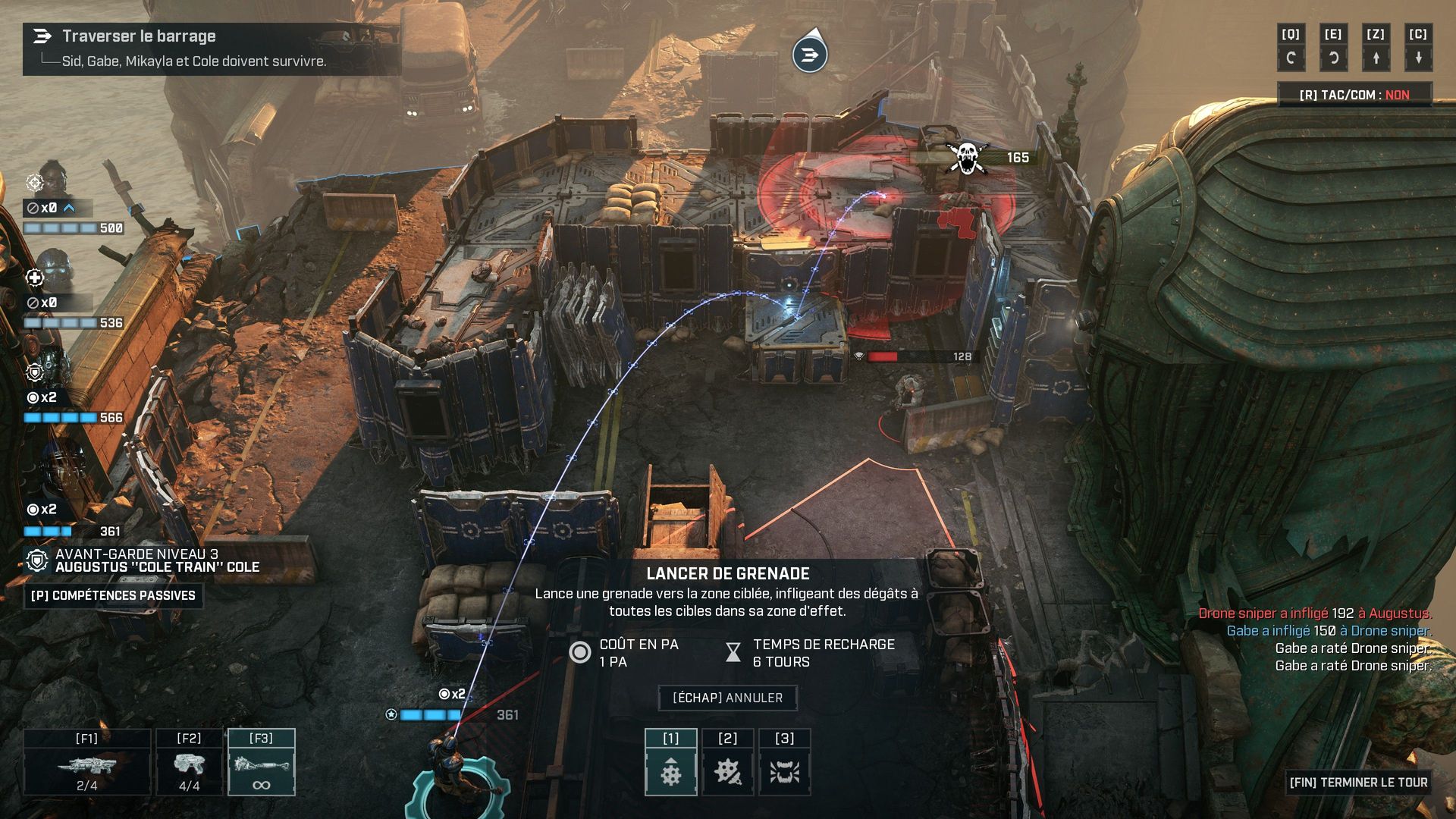This screenshot has width=1456, height=819.
Task: Open the Traverser le barrage objective tracker
Action: point(211,48)
